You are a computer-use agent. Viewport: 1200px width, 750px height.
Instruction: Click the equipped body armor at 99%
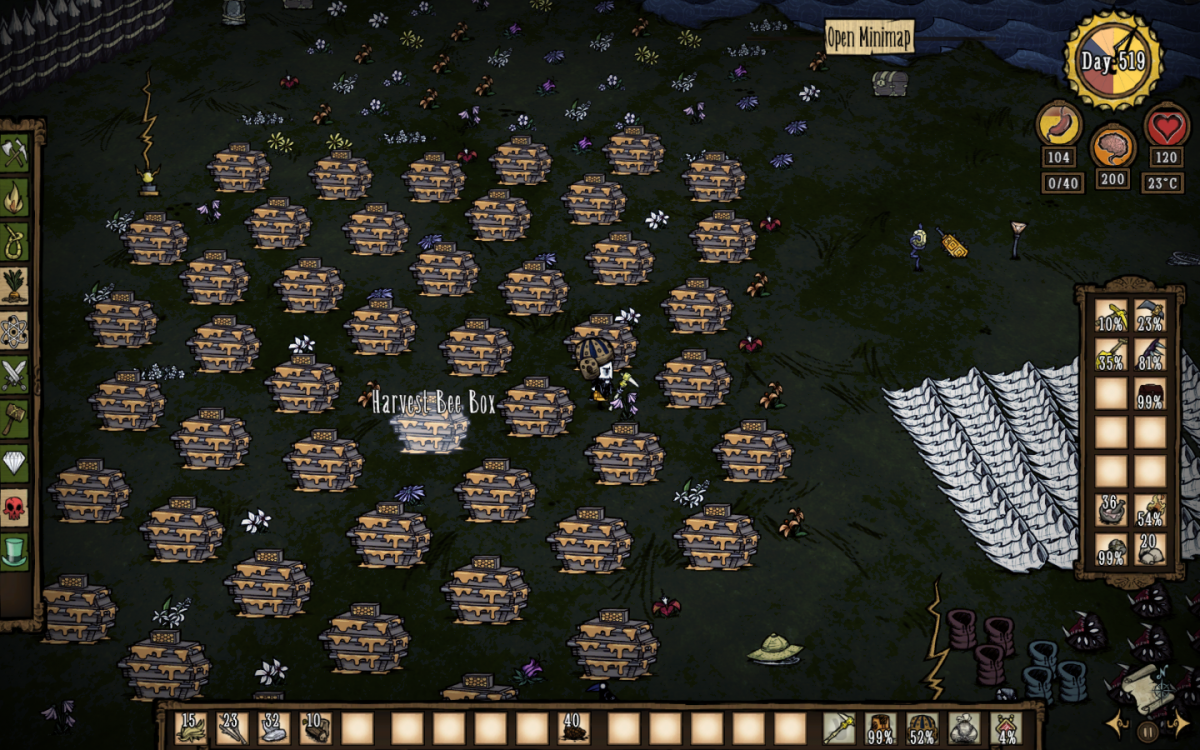click(x=881, y=728)
